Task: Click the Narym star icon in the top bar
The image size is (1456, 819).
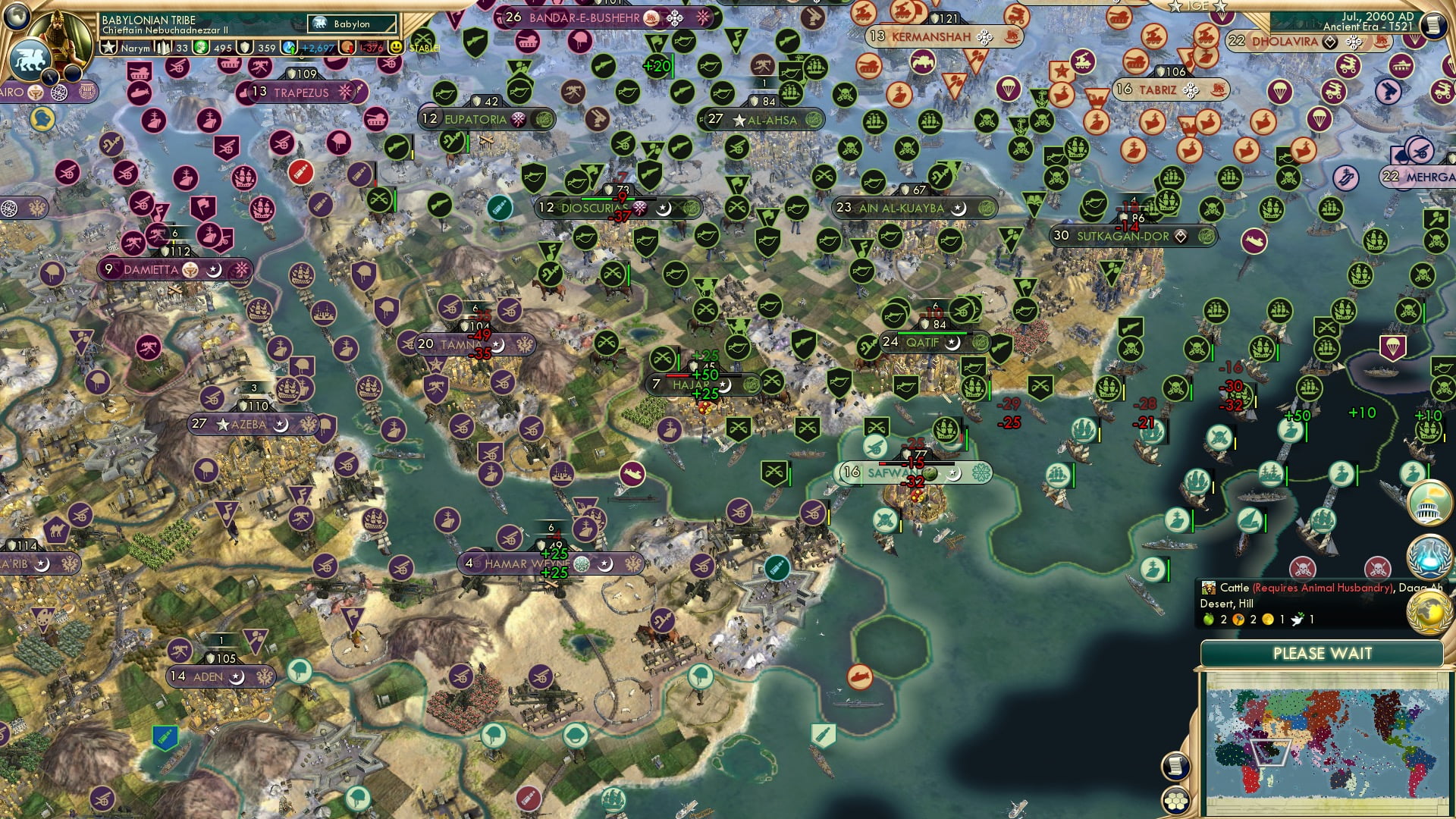Action: (108, 48)
